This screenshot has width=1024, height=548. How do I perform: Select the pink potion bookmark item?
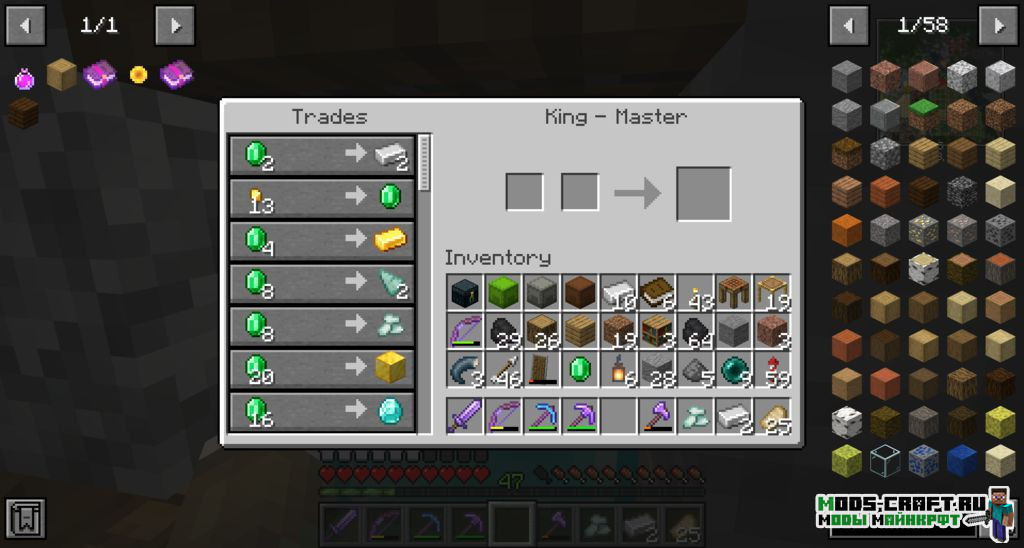[x=24, y=77]
